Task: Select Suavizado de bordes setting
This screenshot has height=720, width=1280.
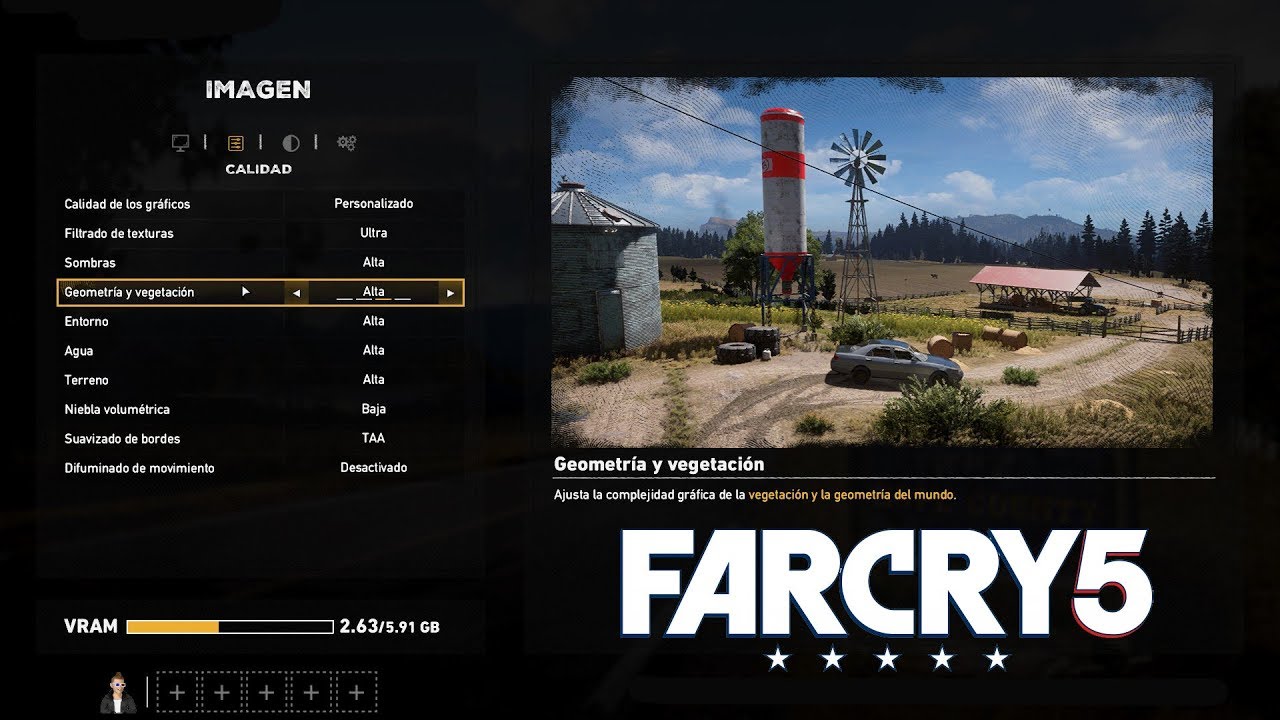Action: click(x=260, y=438)
